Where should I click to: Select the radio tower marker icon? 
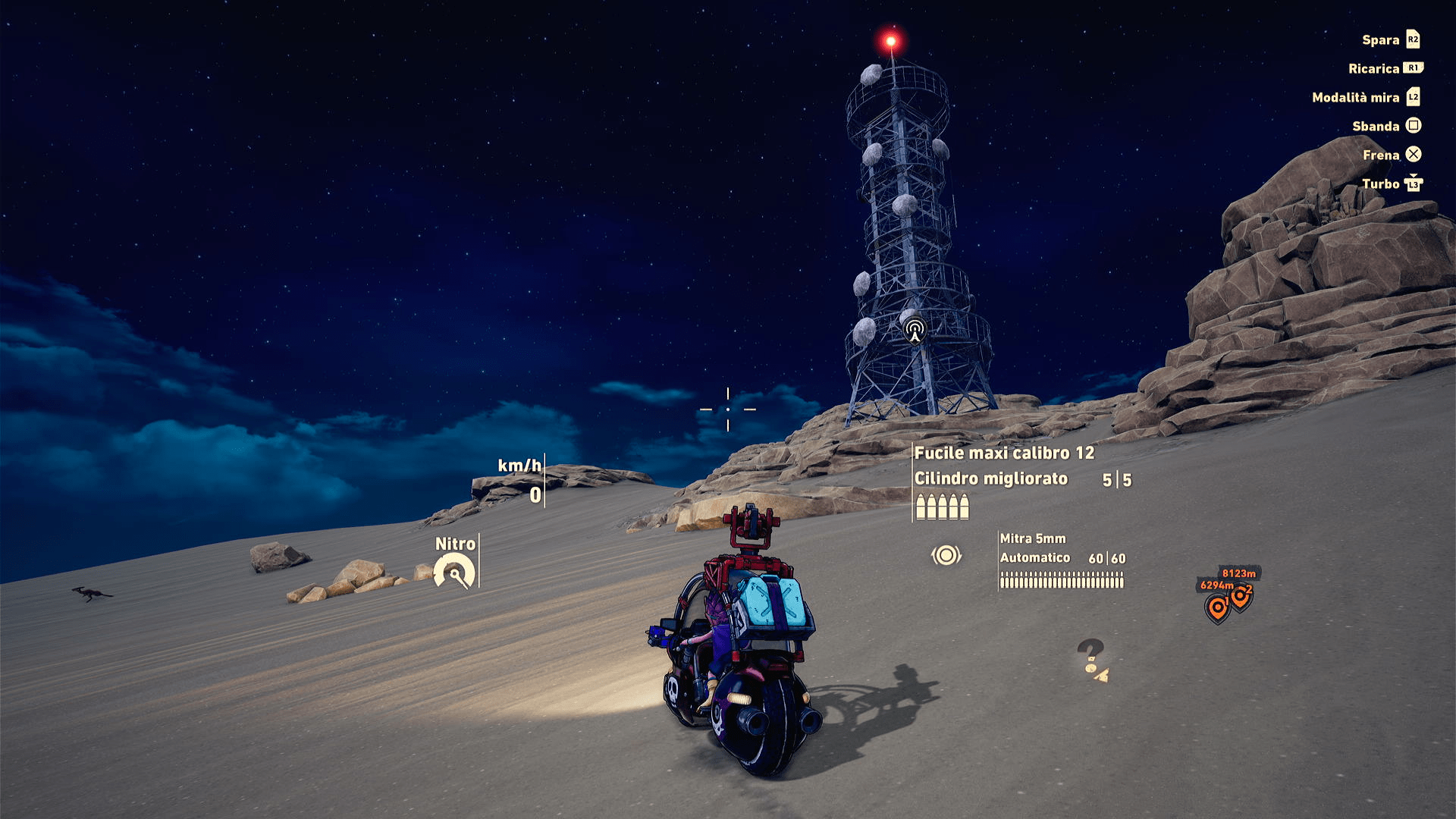915,331
